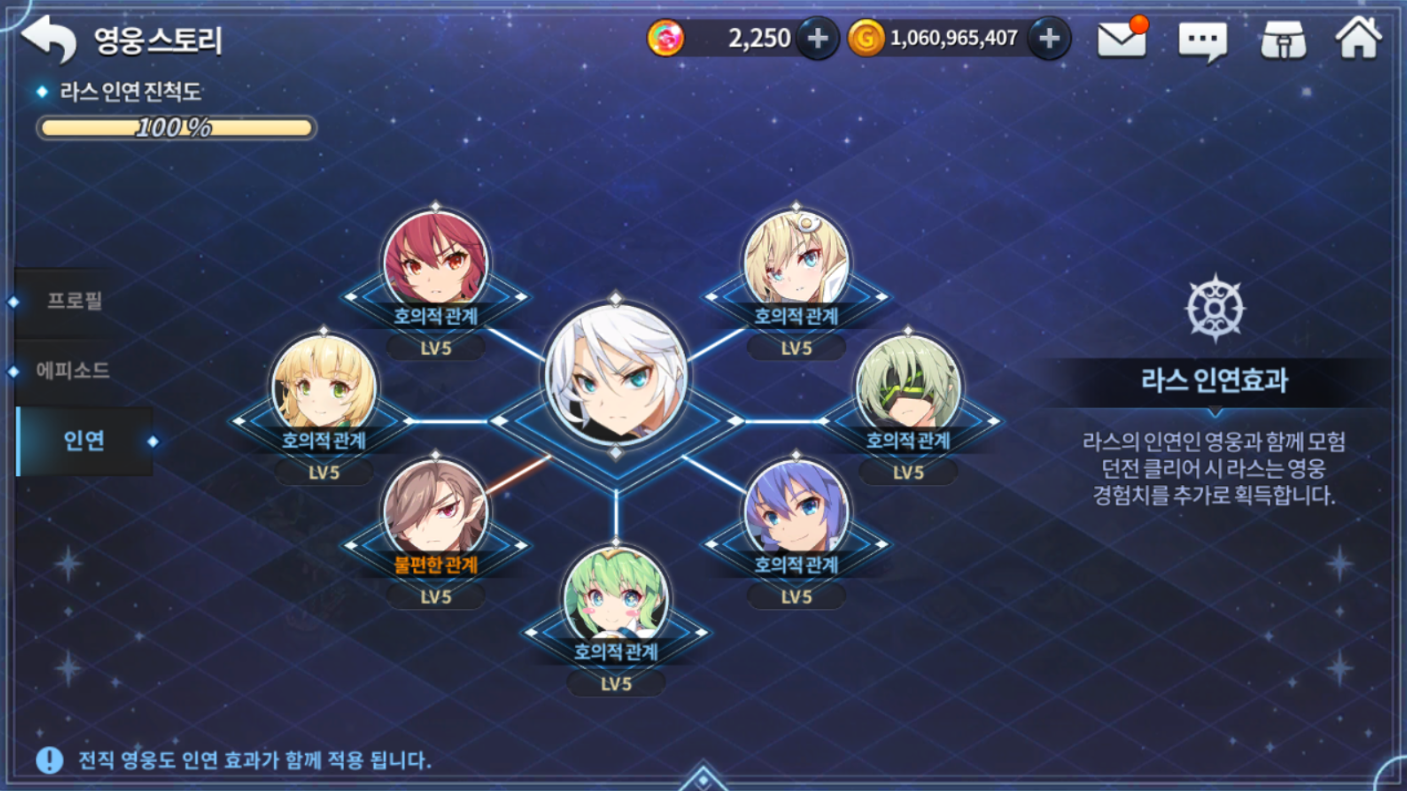Choose the blonde green-eyed hero portrait
The image size is (1407, 791).
pos(324,385)
